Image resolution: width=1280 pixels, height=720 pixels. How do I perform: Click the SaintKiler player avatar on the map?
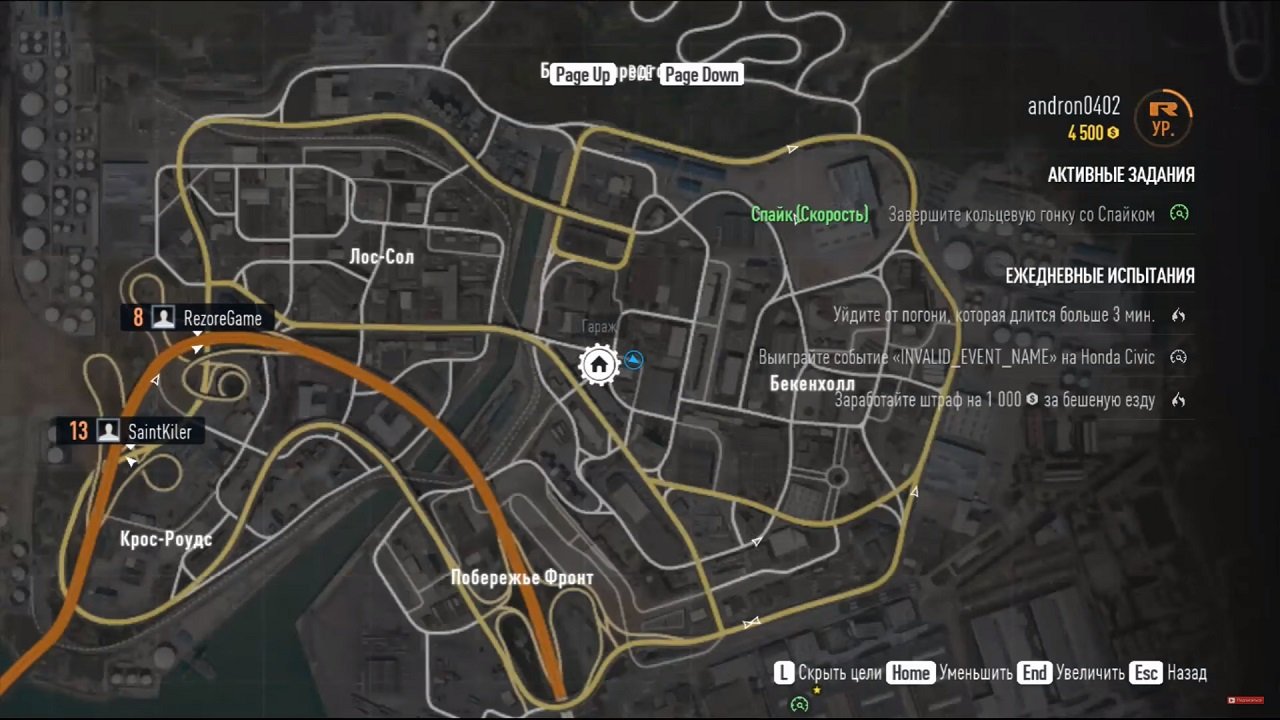[x=108, y=431]
